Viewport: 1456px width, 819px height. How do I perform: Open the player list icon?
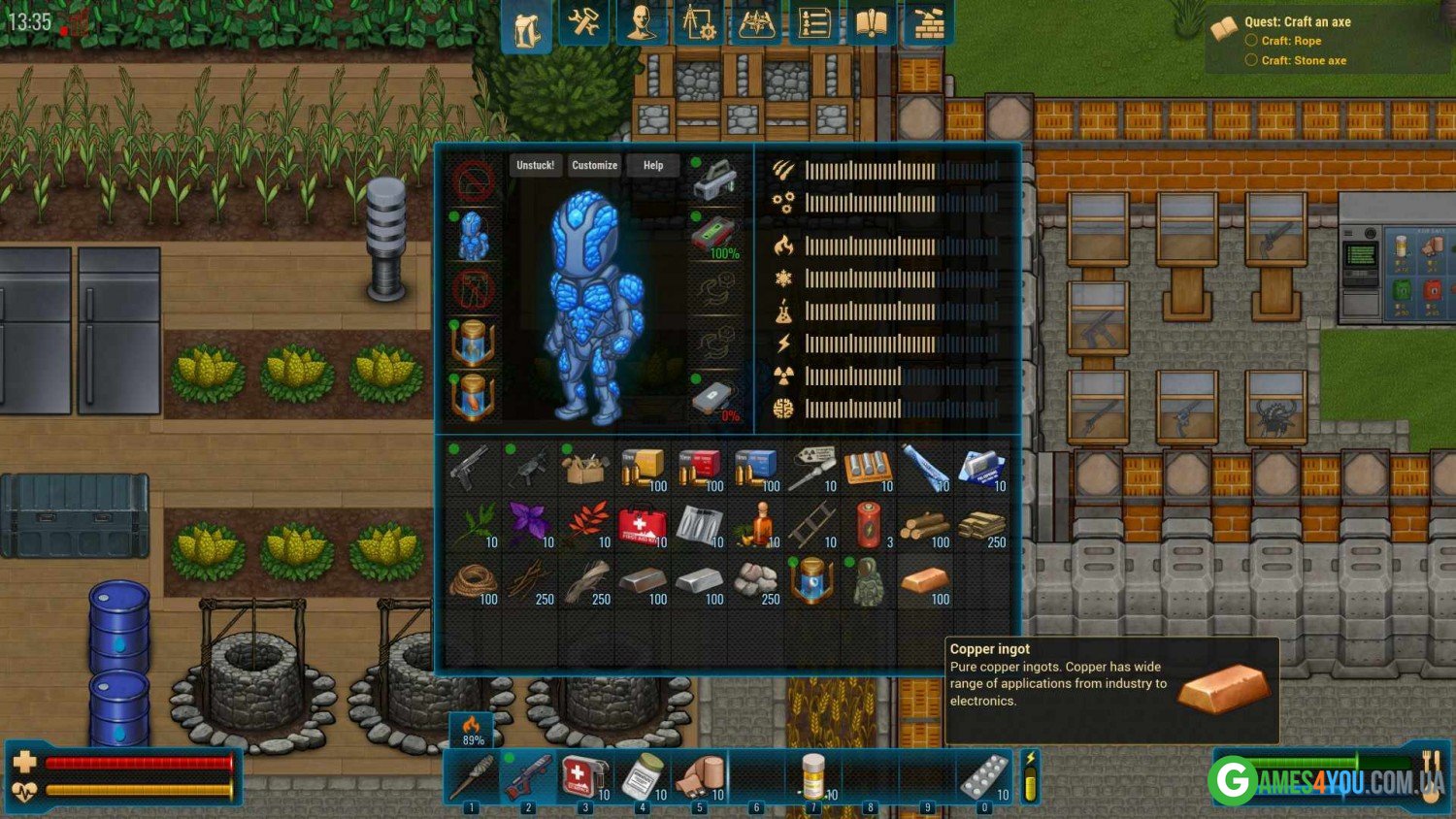tap(813, 24)
